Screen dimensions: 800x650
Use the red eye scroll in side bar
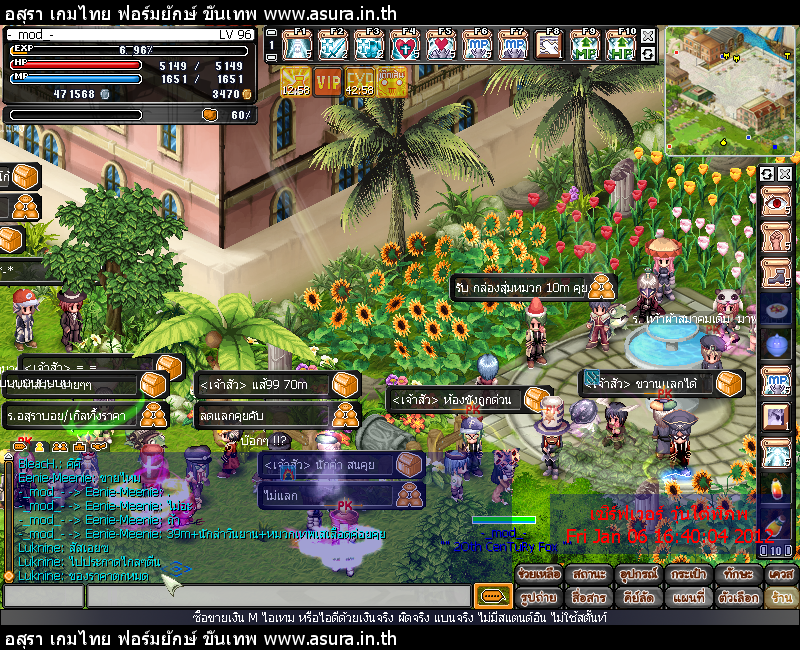[x=776, y=203]
